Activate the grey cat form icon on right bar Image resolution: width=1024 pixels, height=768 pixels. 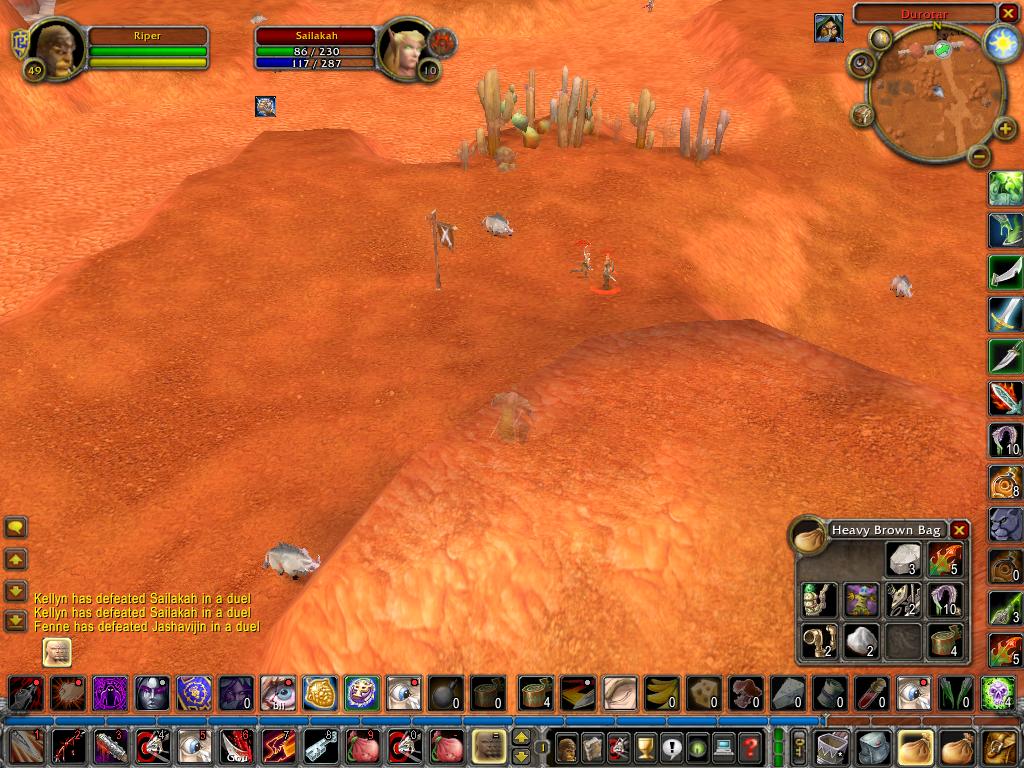pos(1005,523)
